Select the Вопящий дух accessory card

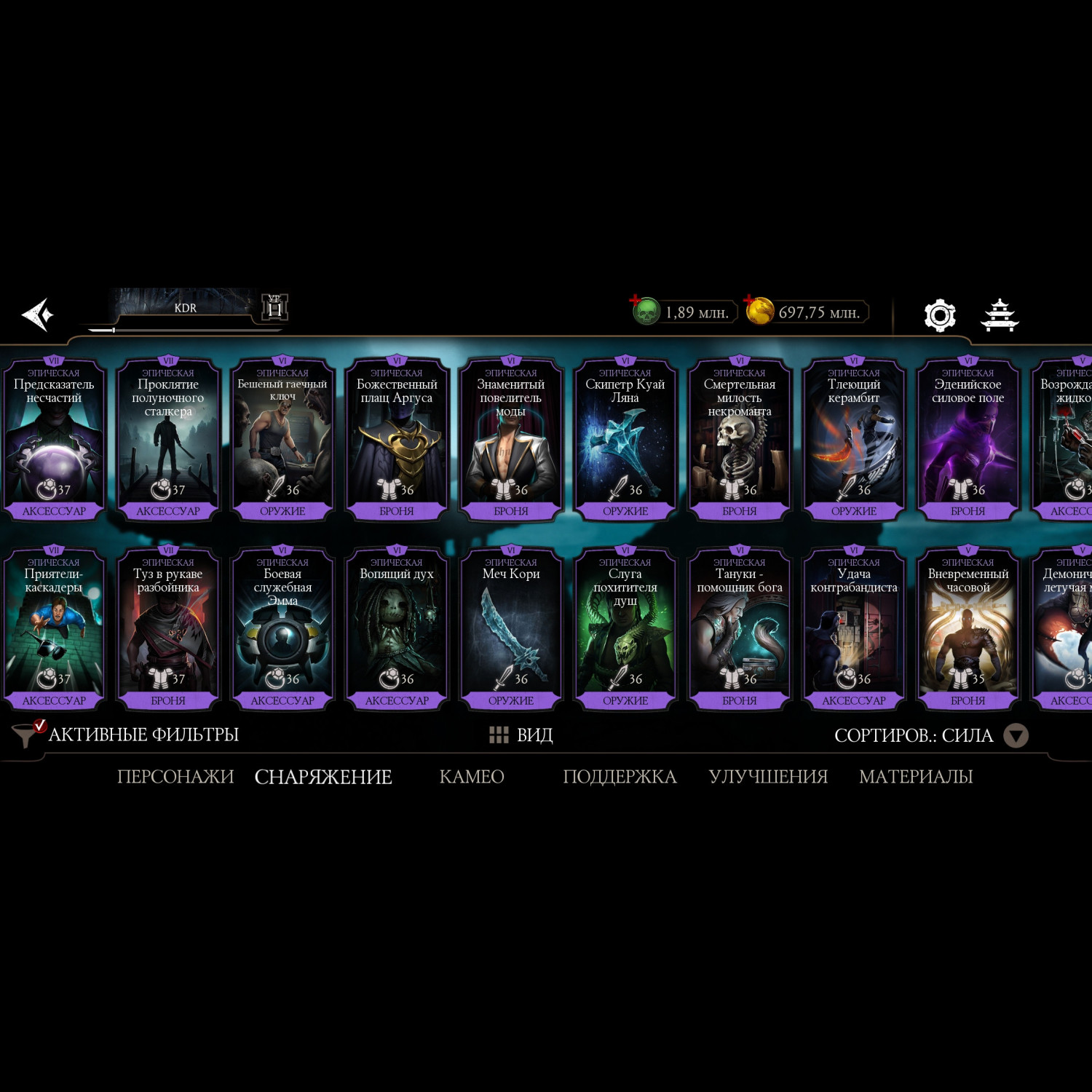397,628
